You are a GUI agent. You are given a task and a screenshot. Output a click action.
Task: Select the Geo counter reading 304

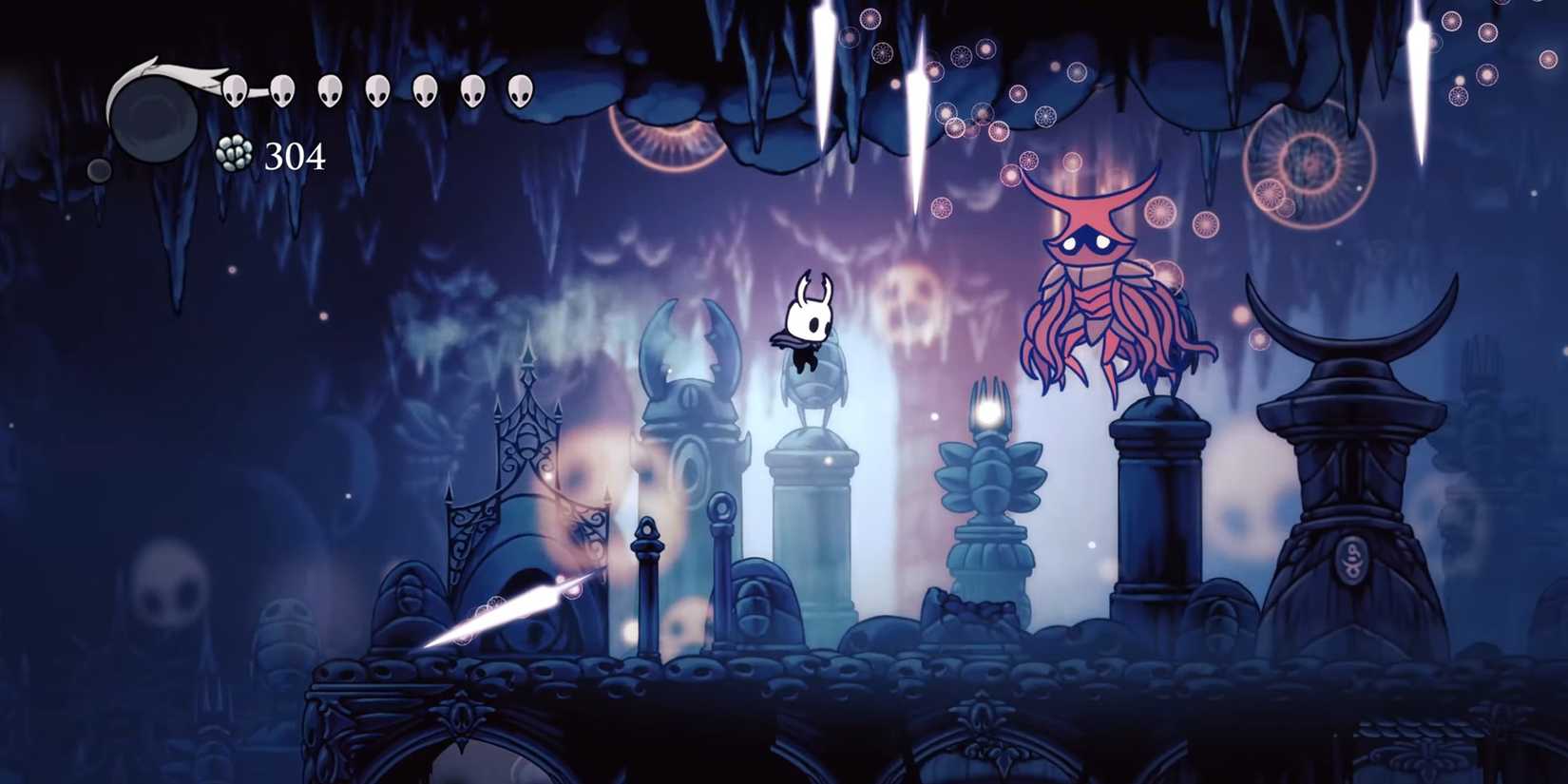click(295, 155)
